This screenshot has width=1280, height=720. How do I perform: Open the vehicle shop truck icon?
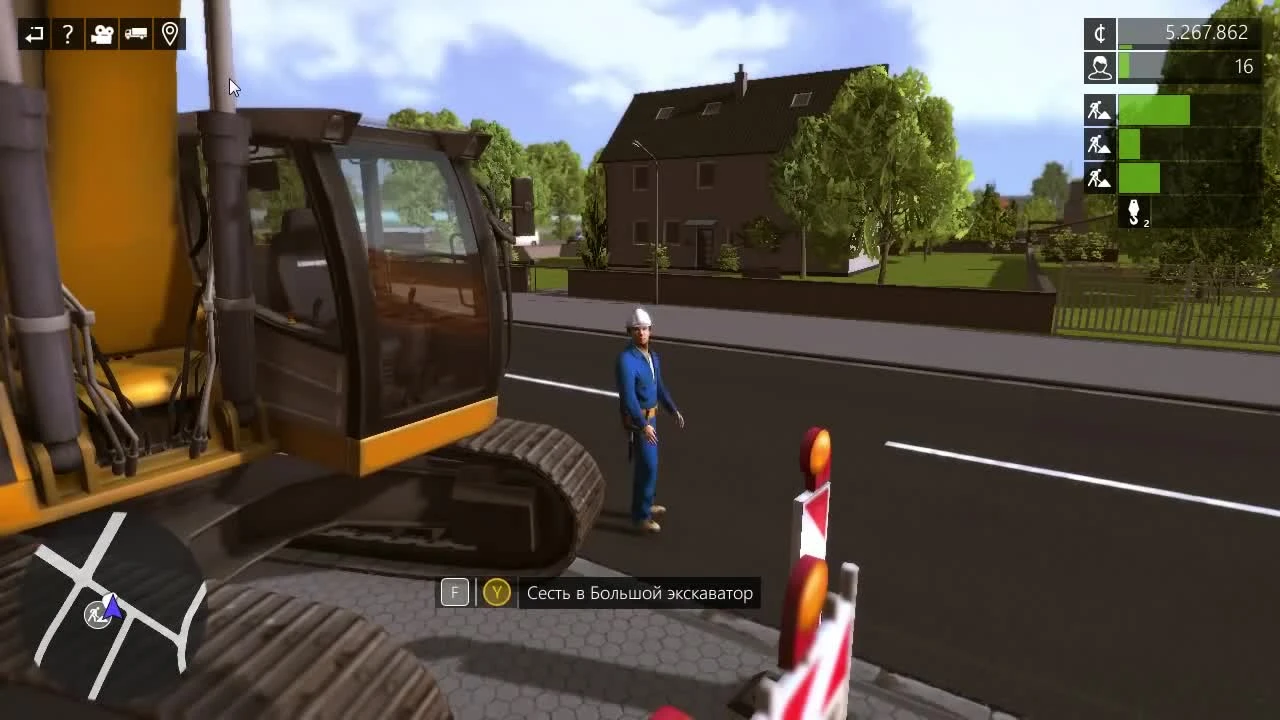pyautogui.click(x=135, y=34)
